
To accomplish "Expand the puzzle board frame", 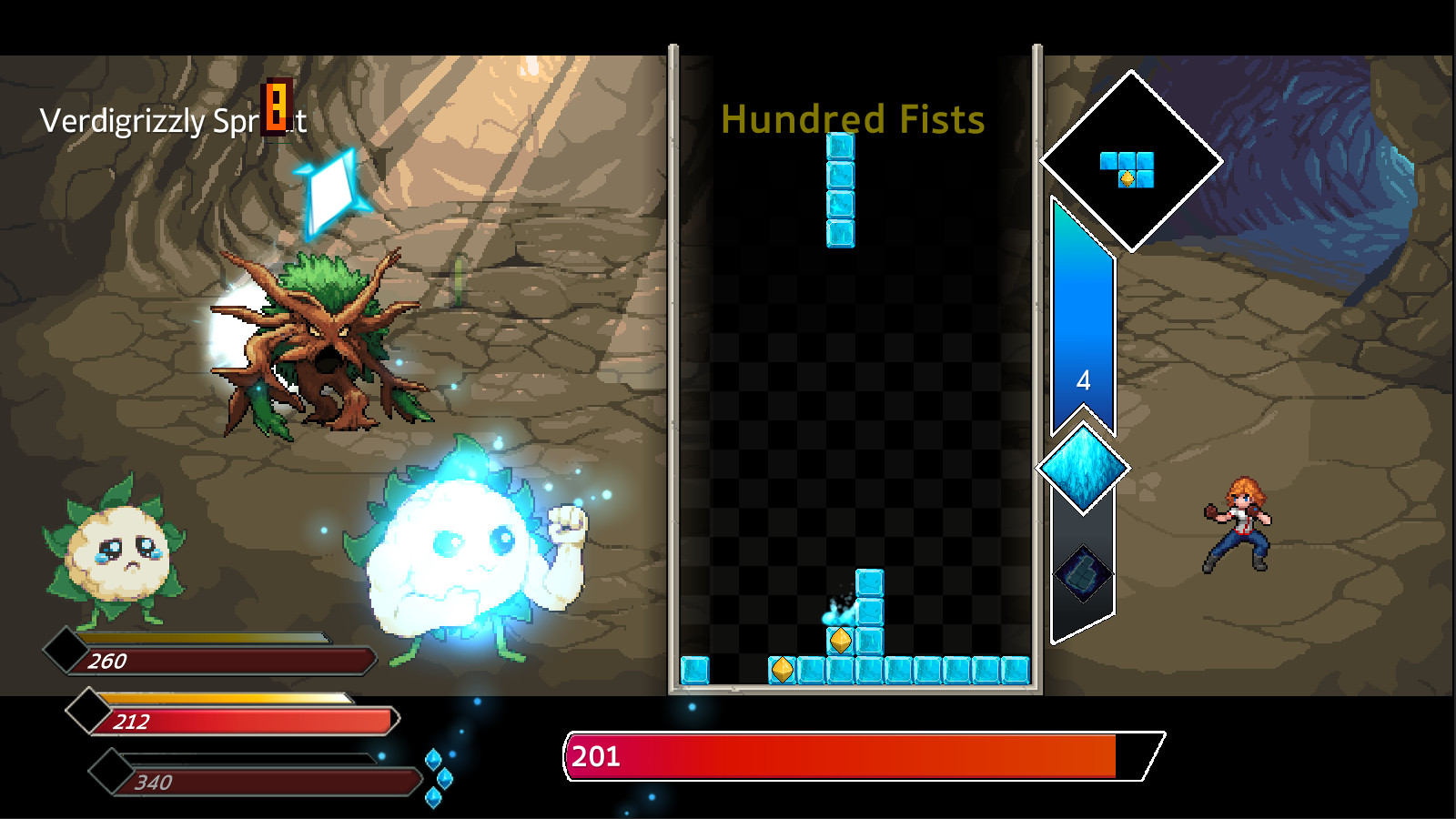I will (x=855, y=364).
